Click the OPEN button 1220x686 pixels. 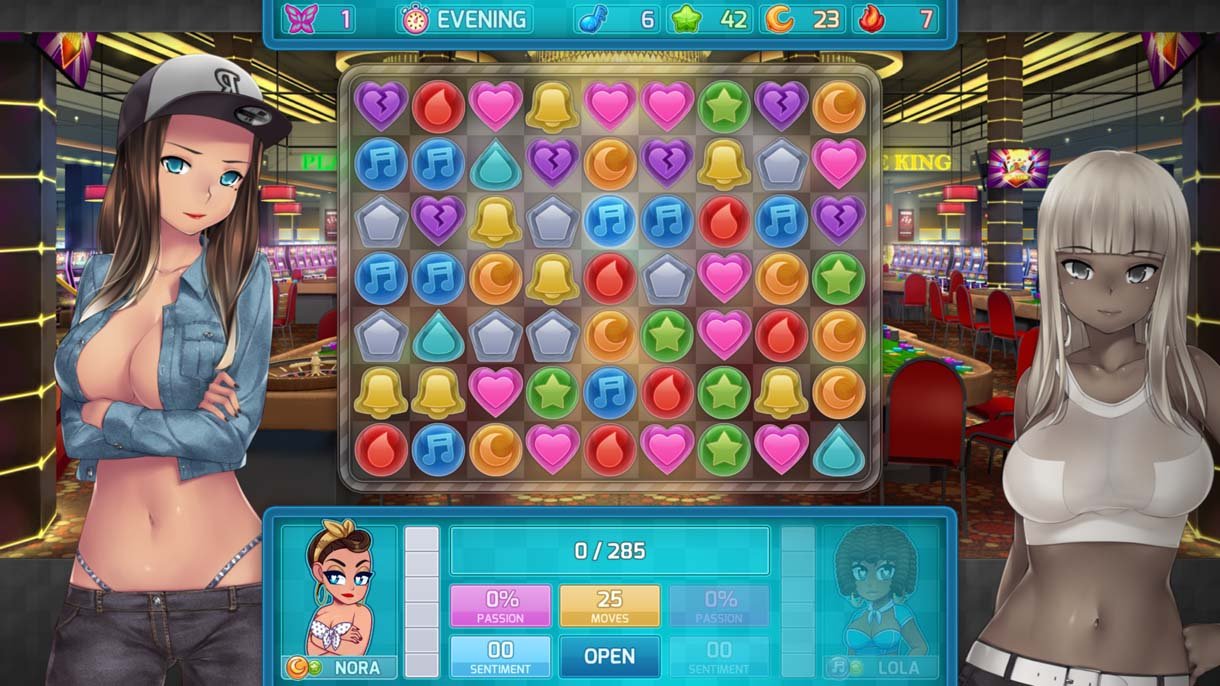609,656
